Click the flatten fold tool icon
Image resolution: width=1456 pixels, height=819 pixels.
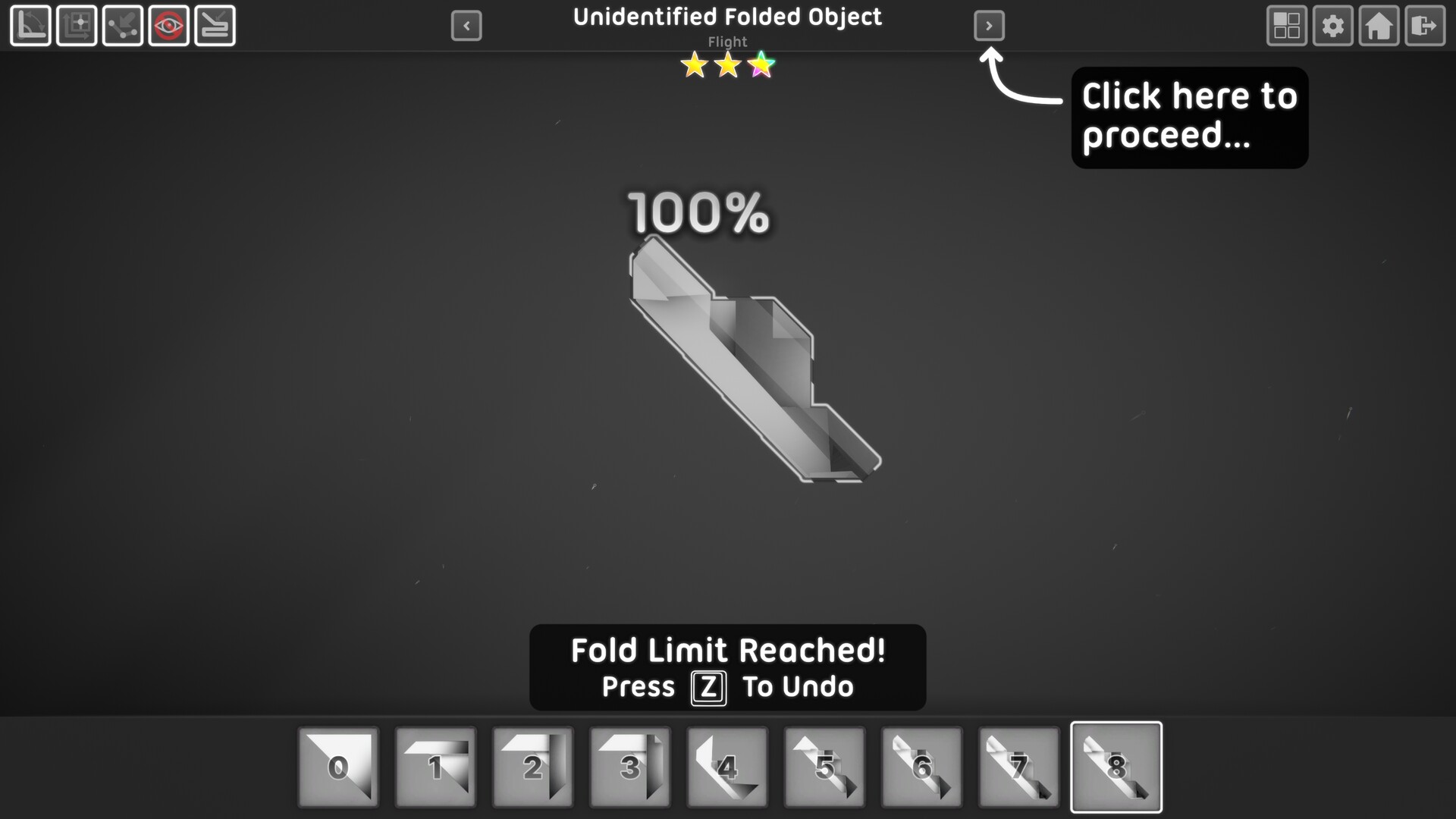(x=215, y=25)
